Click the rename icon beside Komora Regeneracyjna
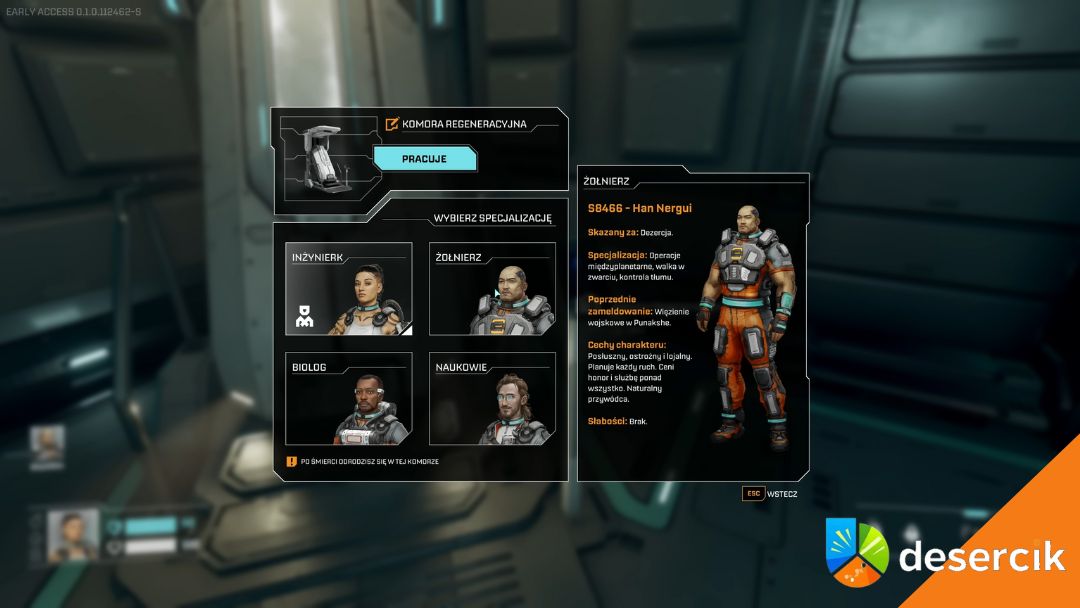Screen dimensions: 1080x608 point(392,125)
